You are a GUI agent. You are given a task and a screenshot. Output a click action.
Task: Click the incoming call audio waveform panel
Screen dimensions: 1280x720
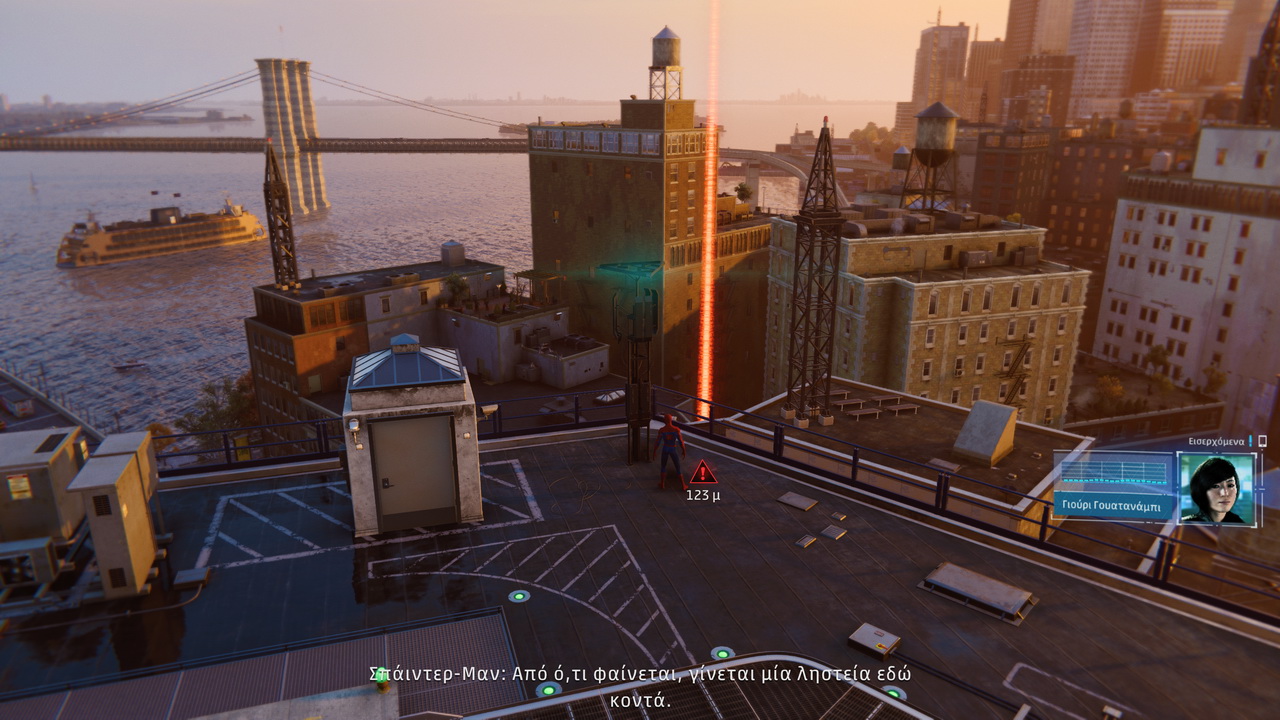[1113, 470]
